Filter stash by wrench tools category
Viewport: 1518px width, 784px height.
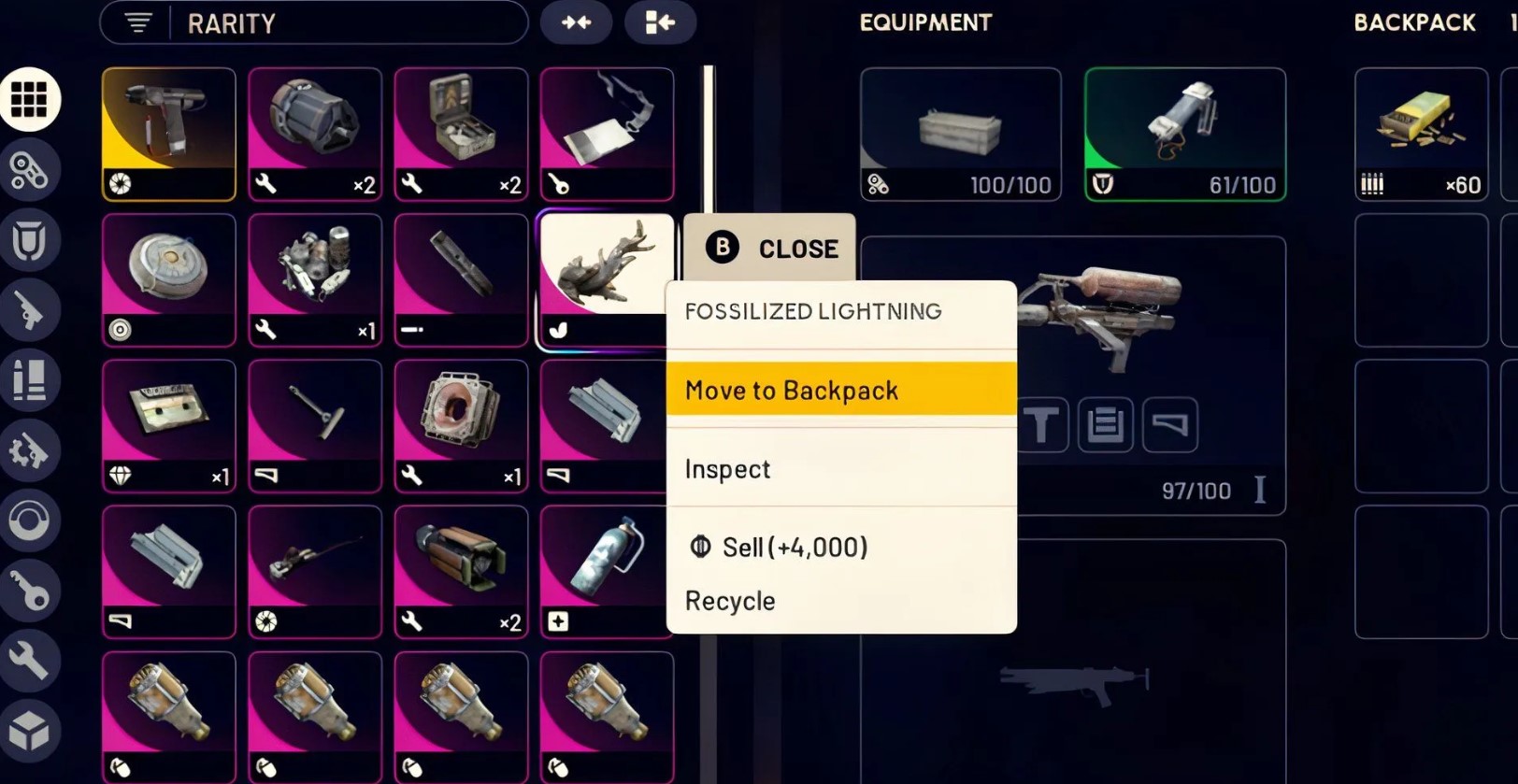coord(29,660)
